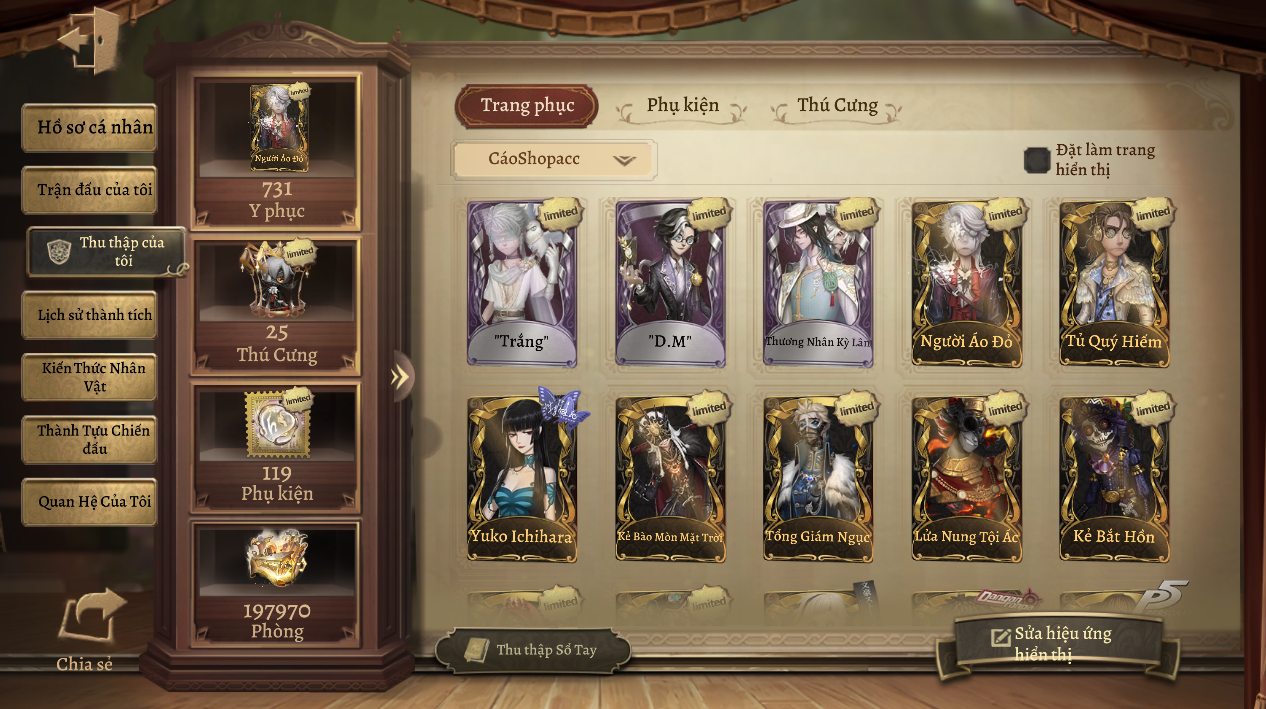
Task: Choose the Yuko Ichihara costume card
Action: click(522, 479)
